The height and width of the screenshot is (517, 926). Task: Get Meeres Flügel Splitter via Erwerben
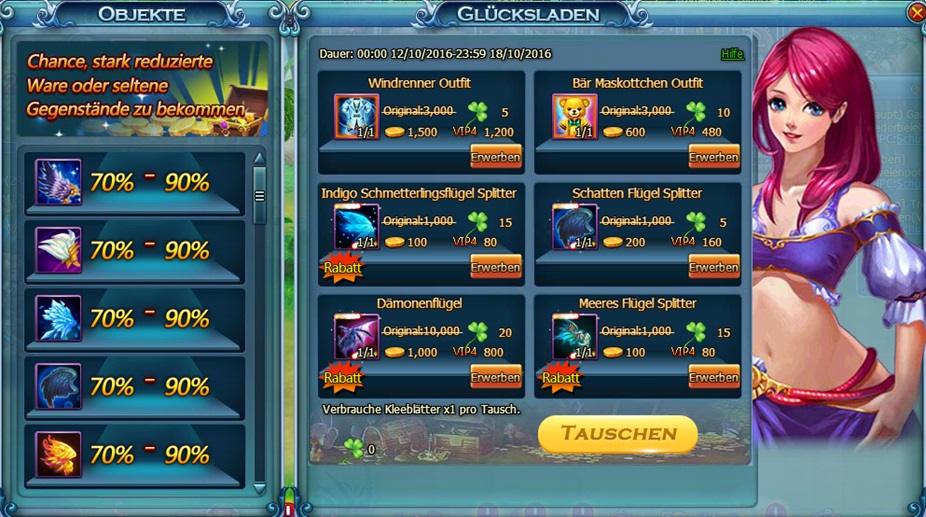pyautogui.click(x=713, y=377)
